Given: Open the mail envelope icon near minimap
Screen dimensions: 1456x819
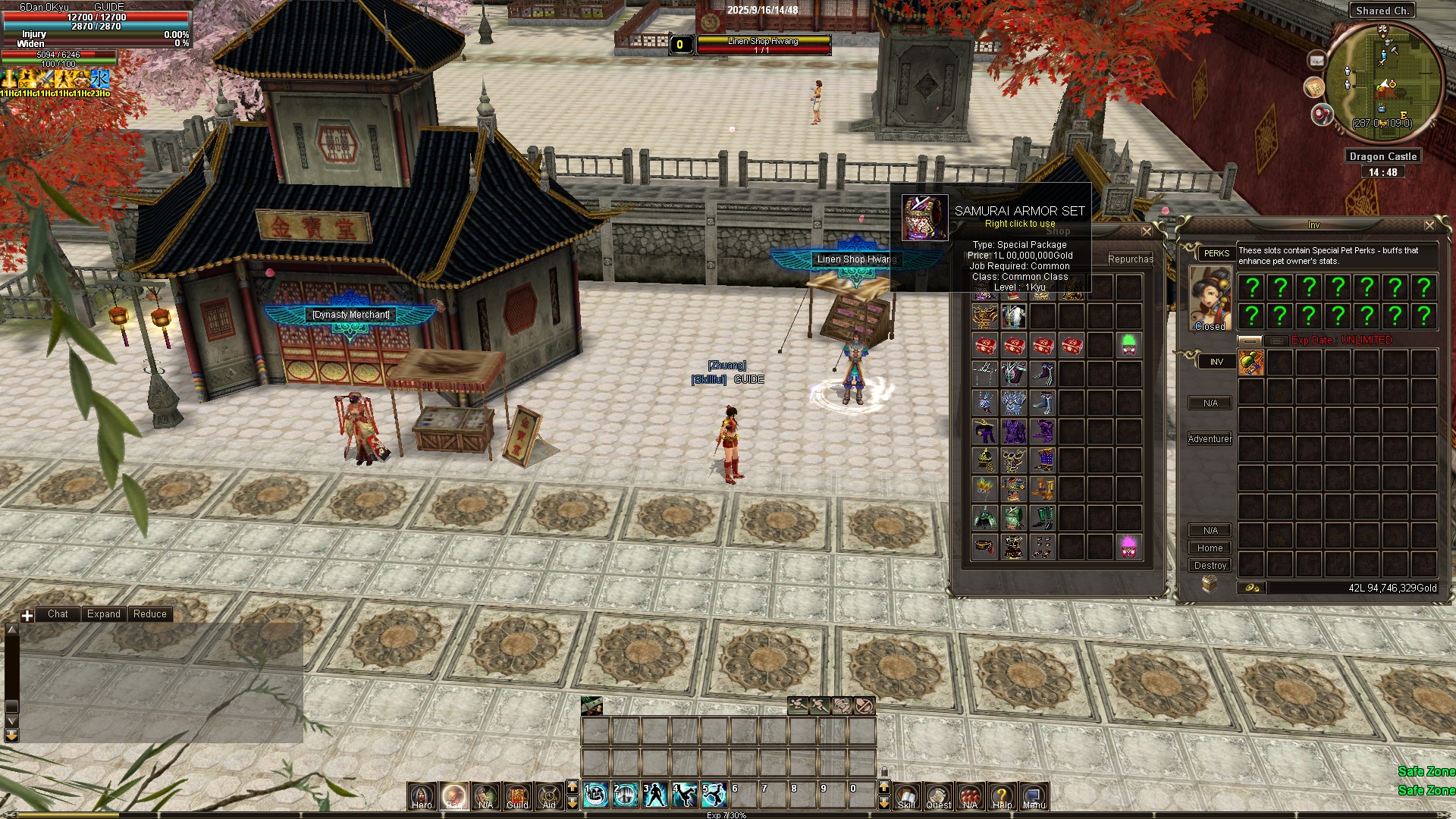Looking at the screenshot, I should 1316,60.
